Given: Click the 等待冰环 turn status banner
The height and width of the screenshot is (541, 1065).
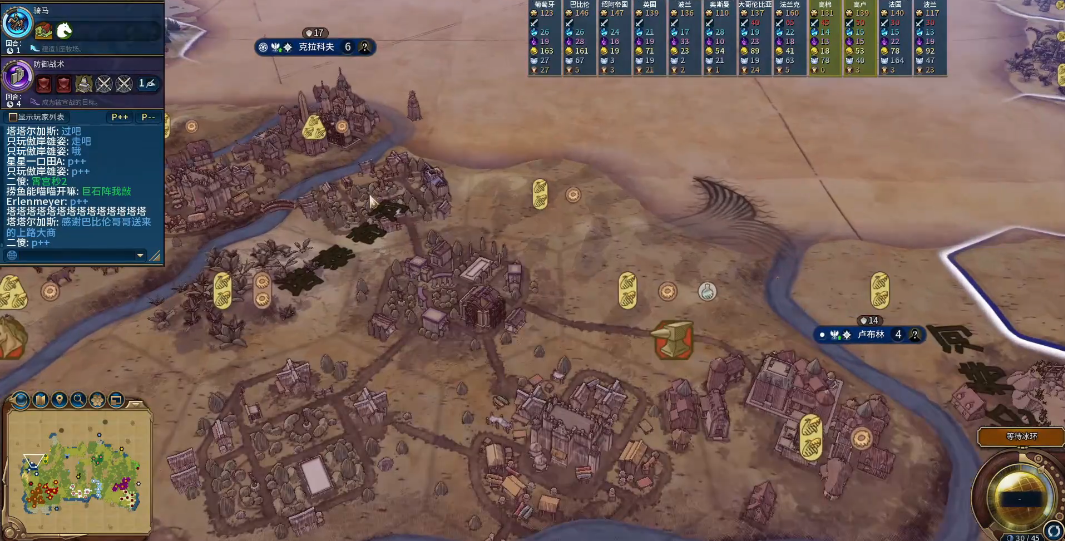Looking at the screenshot, I should coord(1021,436).
